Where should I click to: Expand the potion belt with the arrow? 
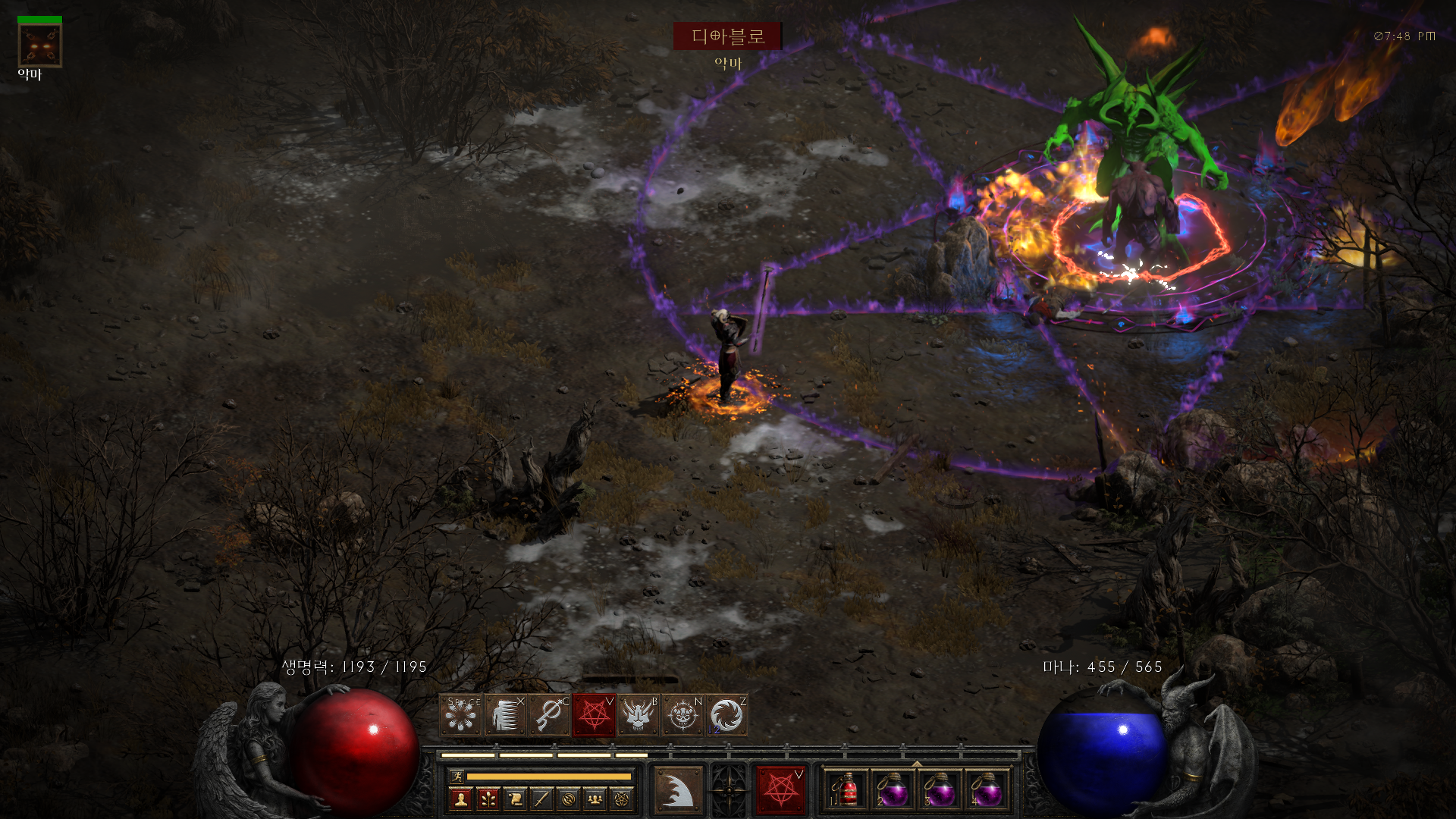917,764
